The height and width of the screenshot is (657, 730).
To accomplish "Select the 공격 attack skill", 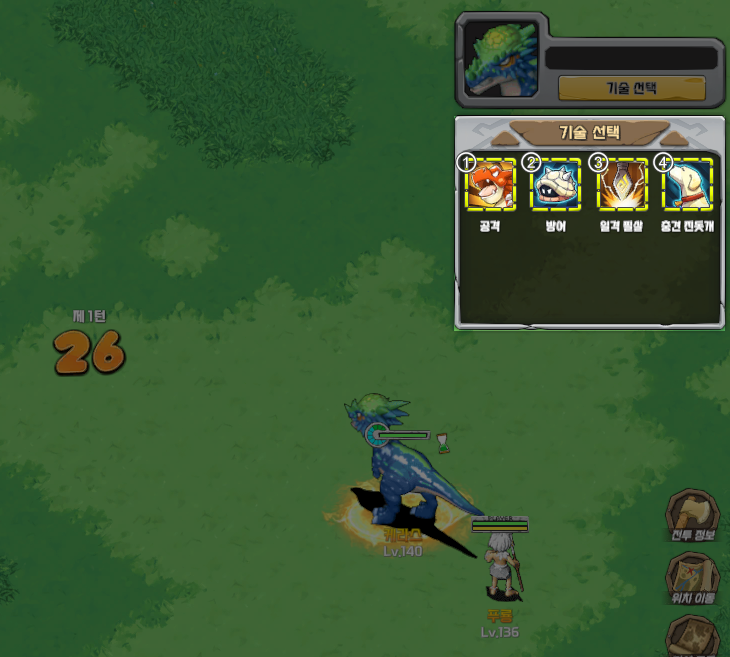I will pyautogui.click(x=491, y=185).
